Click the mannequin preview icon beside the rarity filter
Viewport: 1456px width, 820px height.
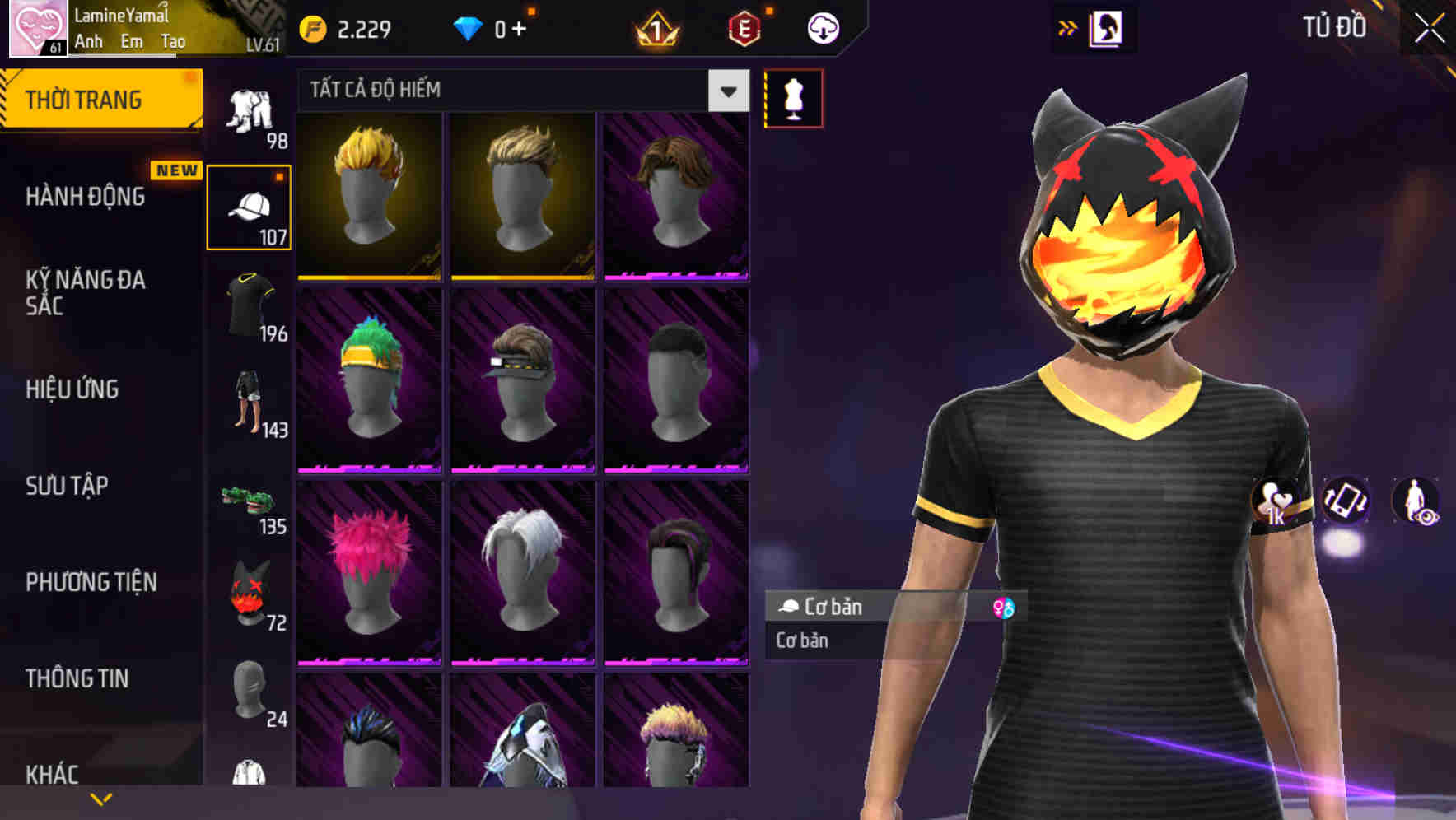coord(793,98)
